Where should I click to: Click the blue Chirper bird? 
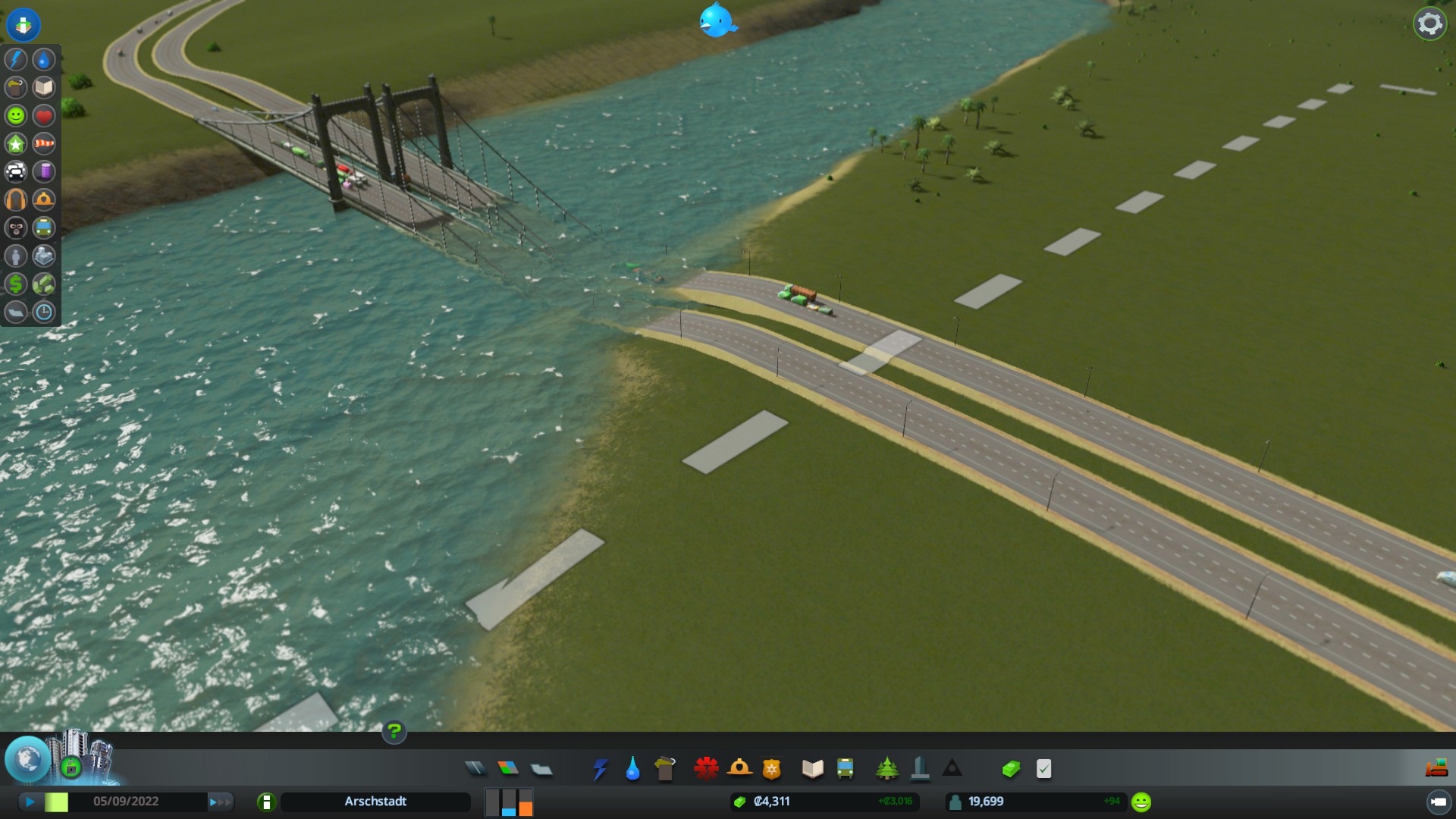click(x=717, y=20)
